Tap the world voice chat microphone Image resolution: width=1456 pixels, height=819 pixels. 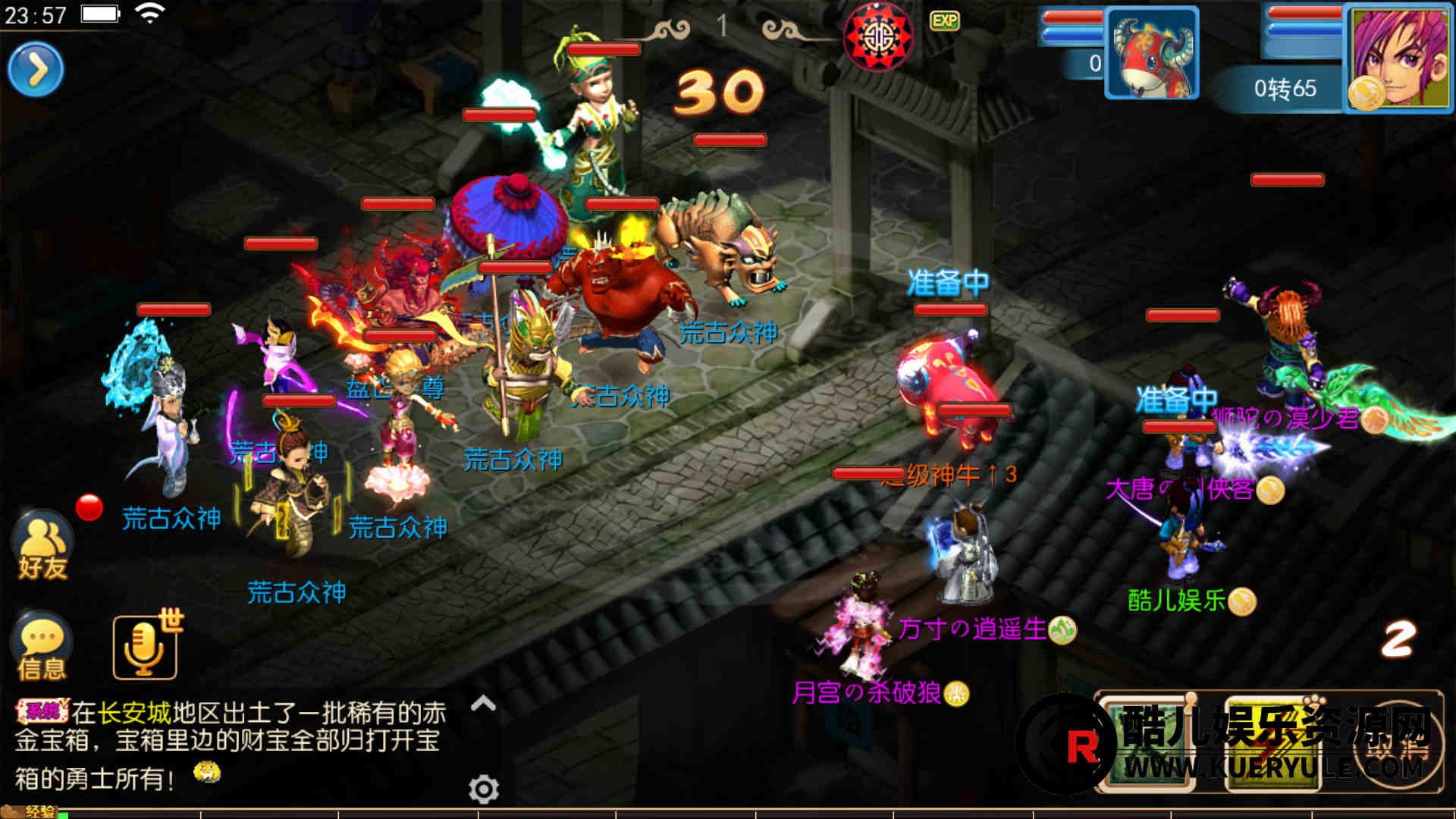tap(145, 648)
